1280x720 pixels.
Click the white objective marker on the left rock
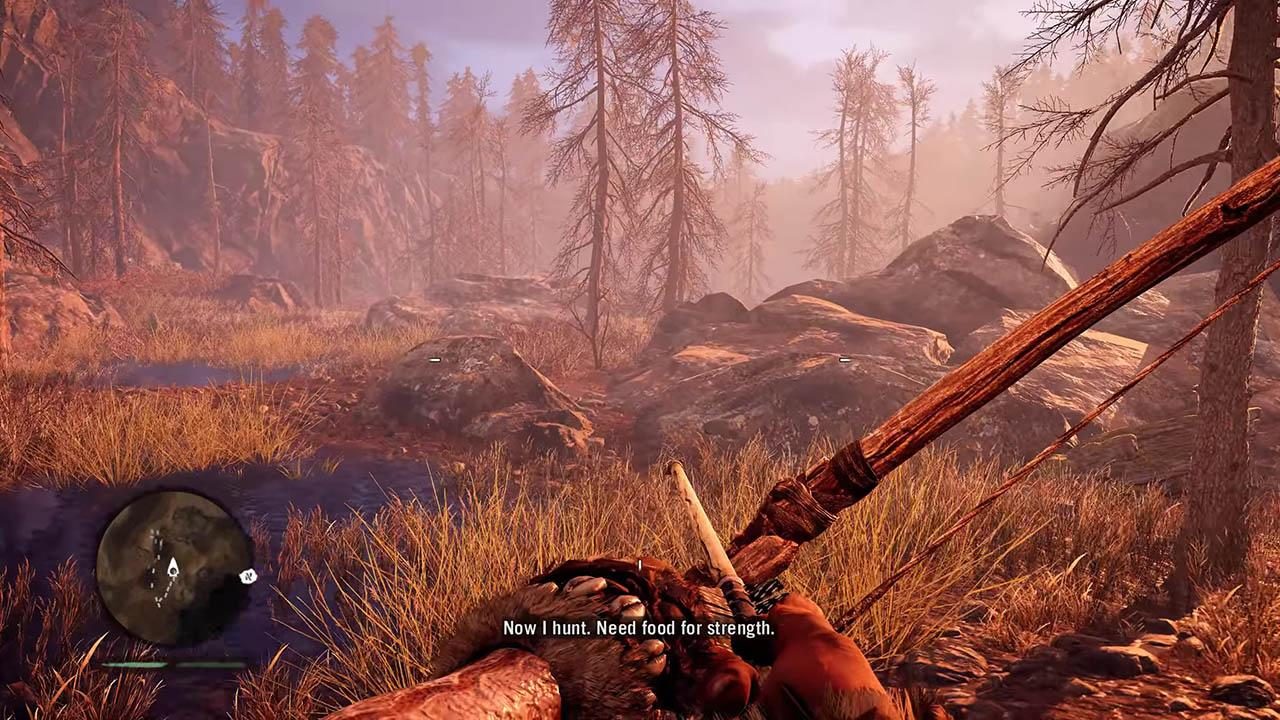[x=433, y=359]
